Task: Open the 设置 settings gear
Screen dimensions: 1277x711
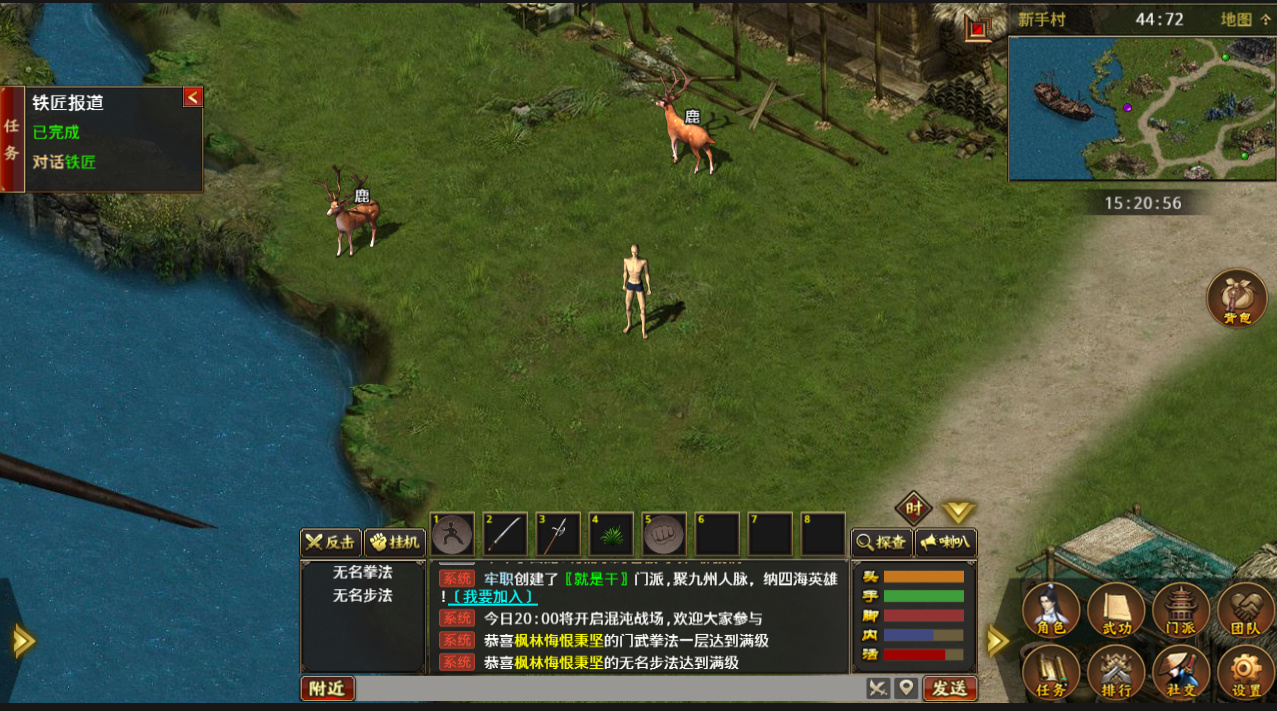Action: [1245, 672]
